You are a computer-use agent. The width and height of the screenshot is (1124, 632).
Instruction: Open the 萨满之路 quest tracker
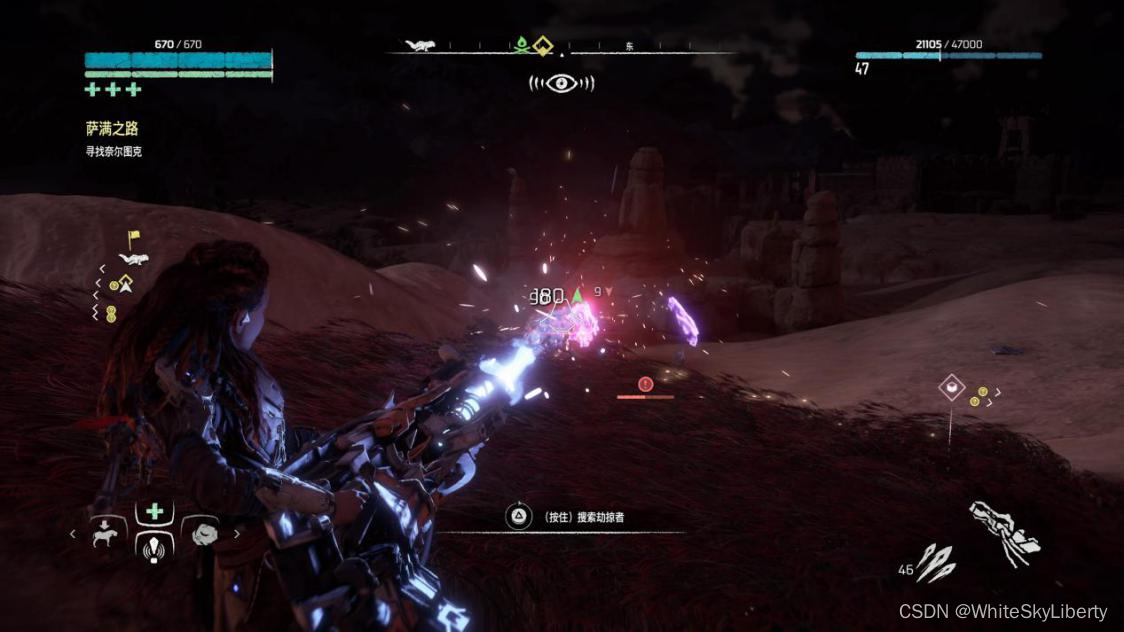[x=112, y=129]
